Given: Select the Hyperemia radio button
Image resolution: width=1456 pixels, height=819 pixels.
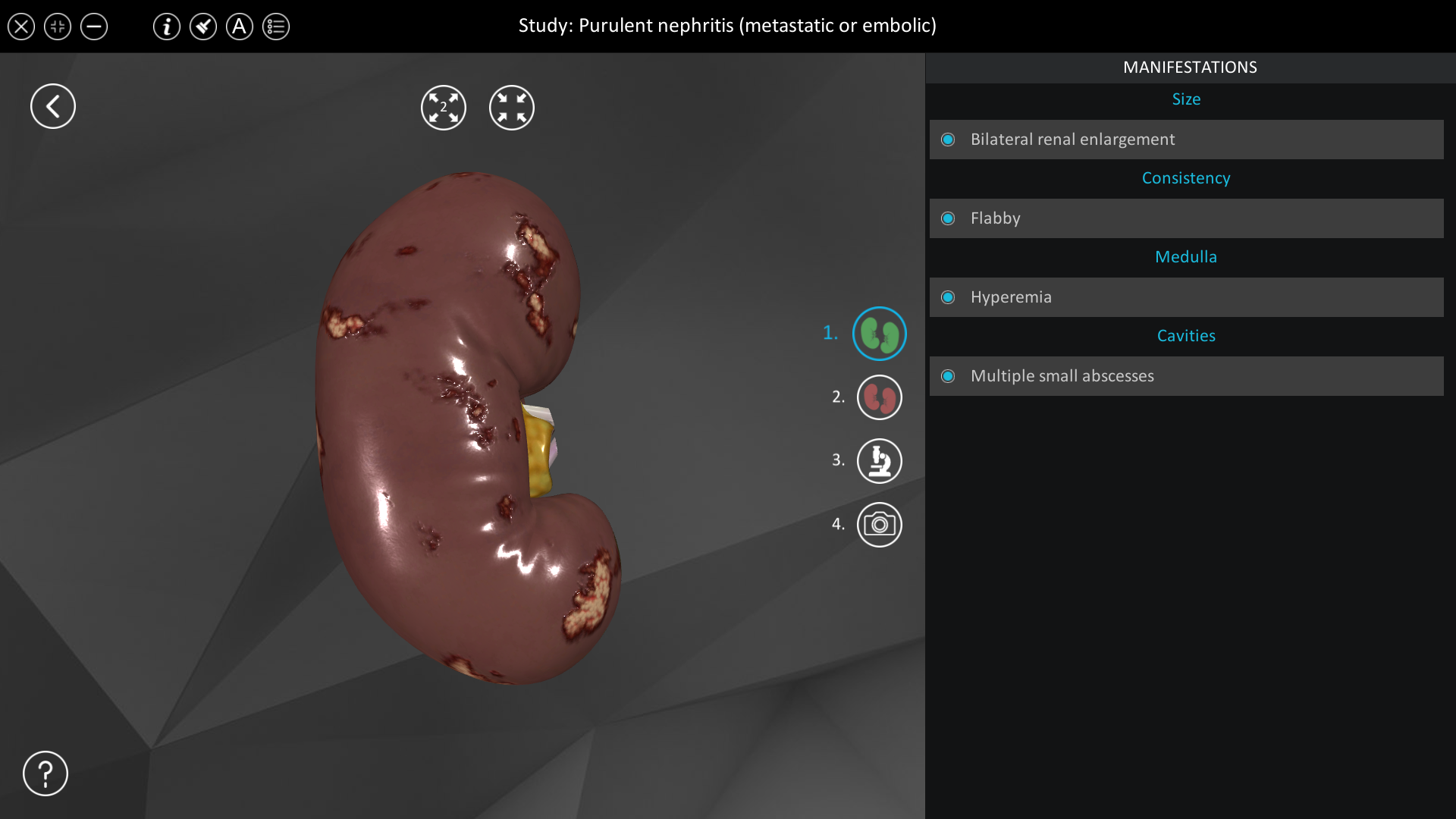Looking at the screenshot, I should [x=949, y=297].
